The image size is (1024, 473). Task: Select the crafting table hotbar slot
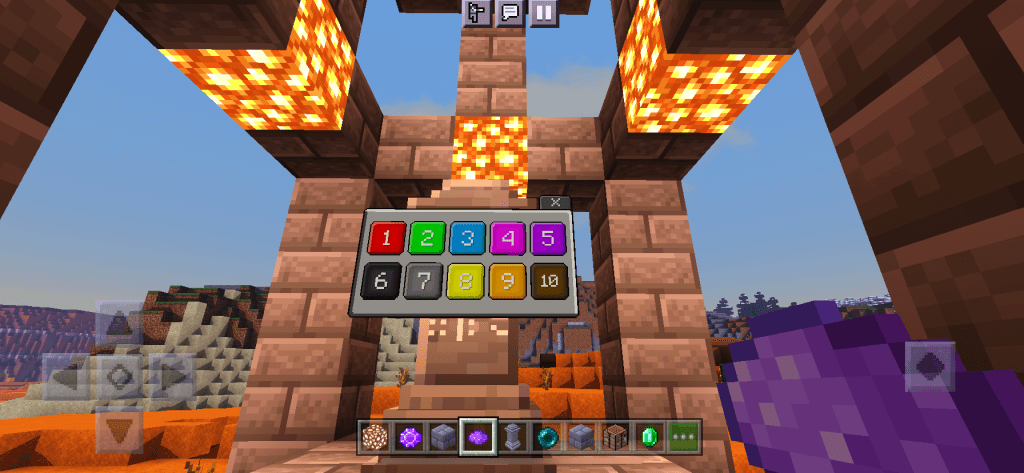coord(617,437)
